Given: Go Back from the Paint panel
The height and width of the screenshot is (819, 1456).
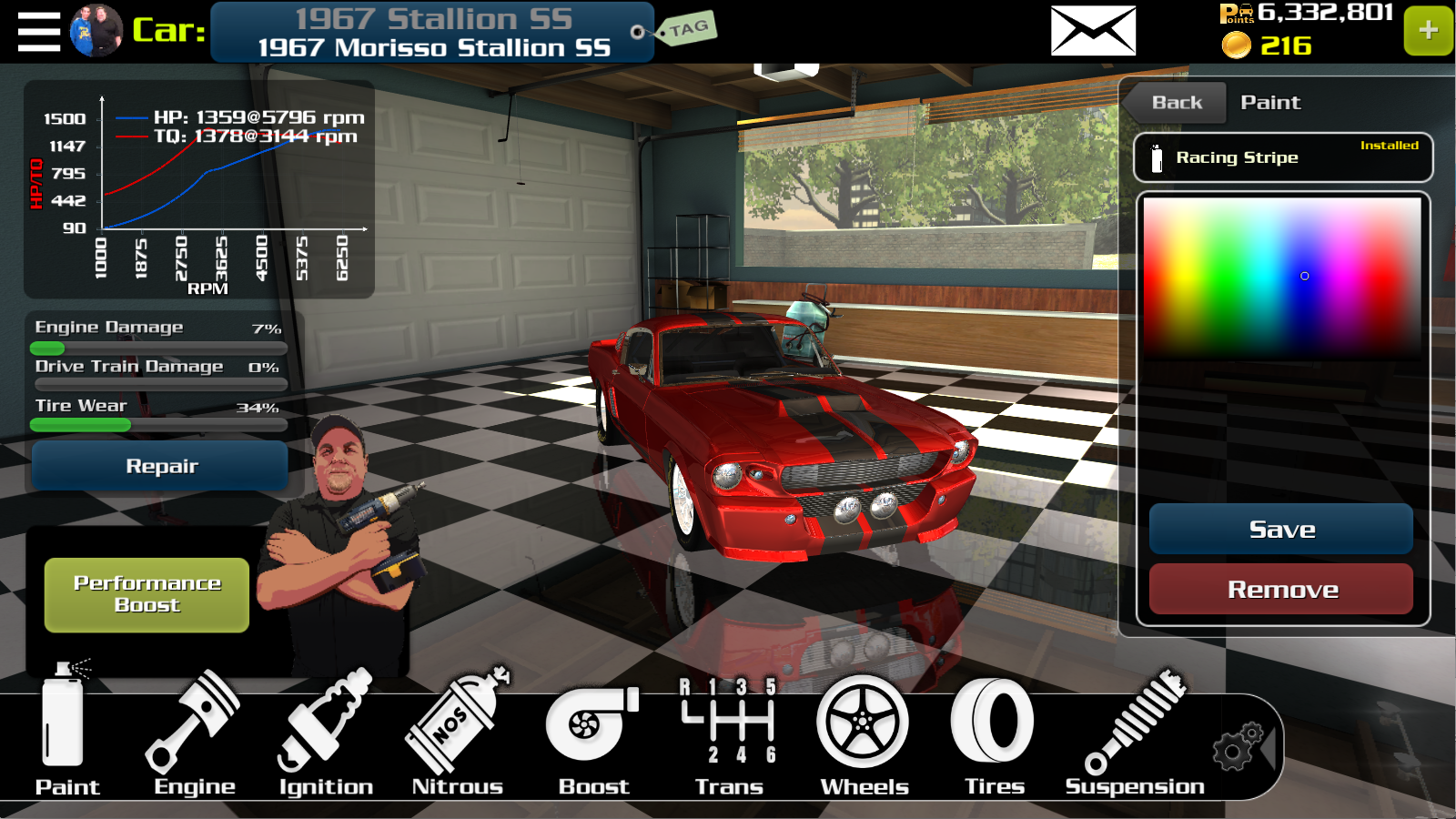Looking at the screenshot, I should click(x=1176, y=103).
